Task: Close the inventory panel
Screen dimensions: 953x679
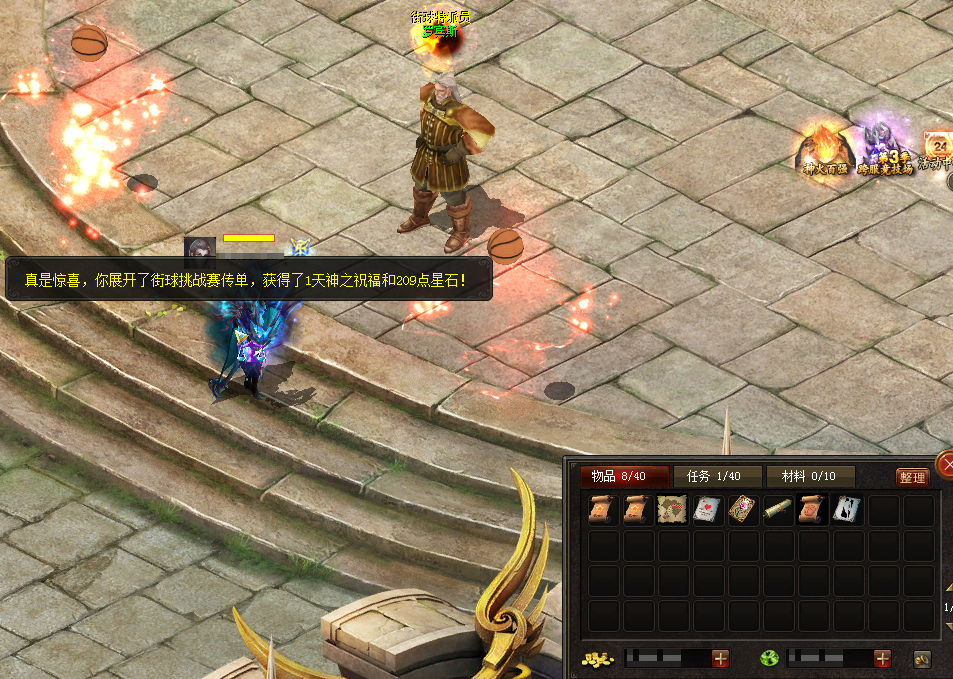Action: pos(945,464)
